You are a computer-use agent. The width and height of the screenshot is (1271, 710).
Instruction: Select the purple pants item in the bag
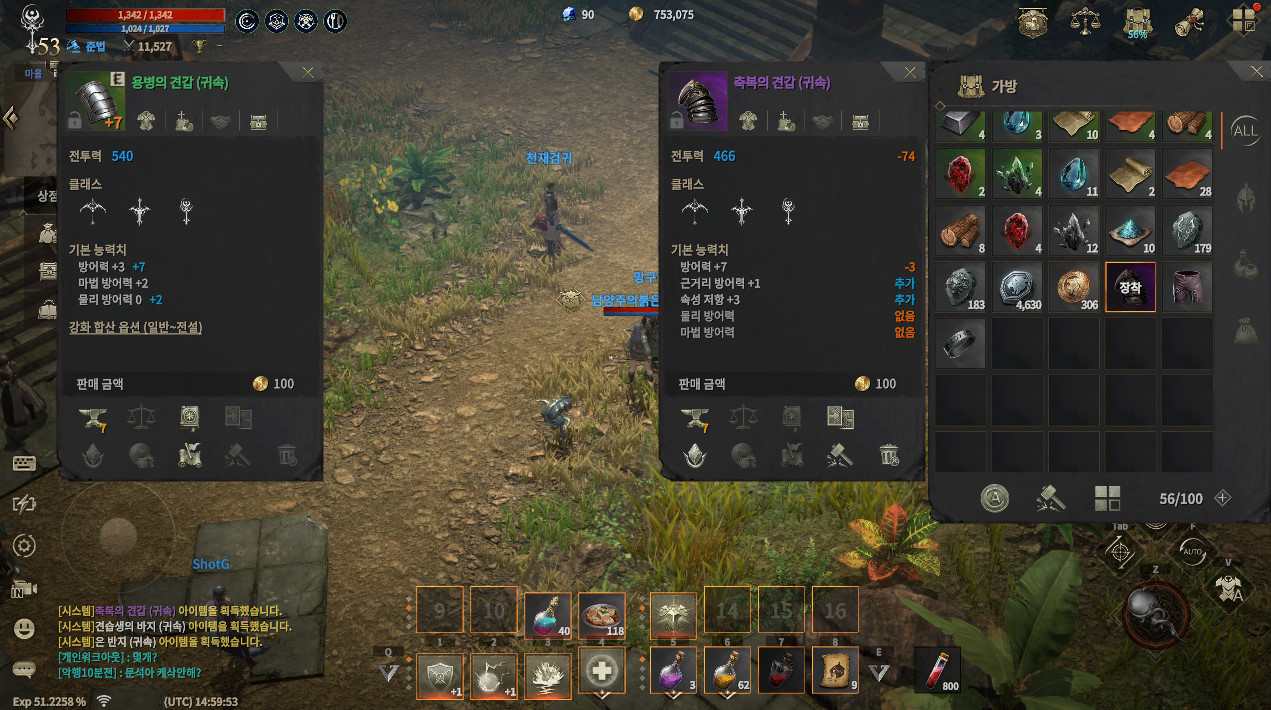click(x=1187, y=287)
